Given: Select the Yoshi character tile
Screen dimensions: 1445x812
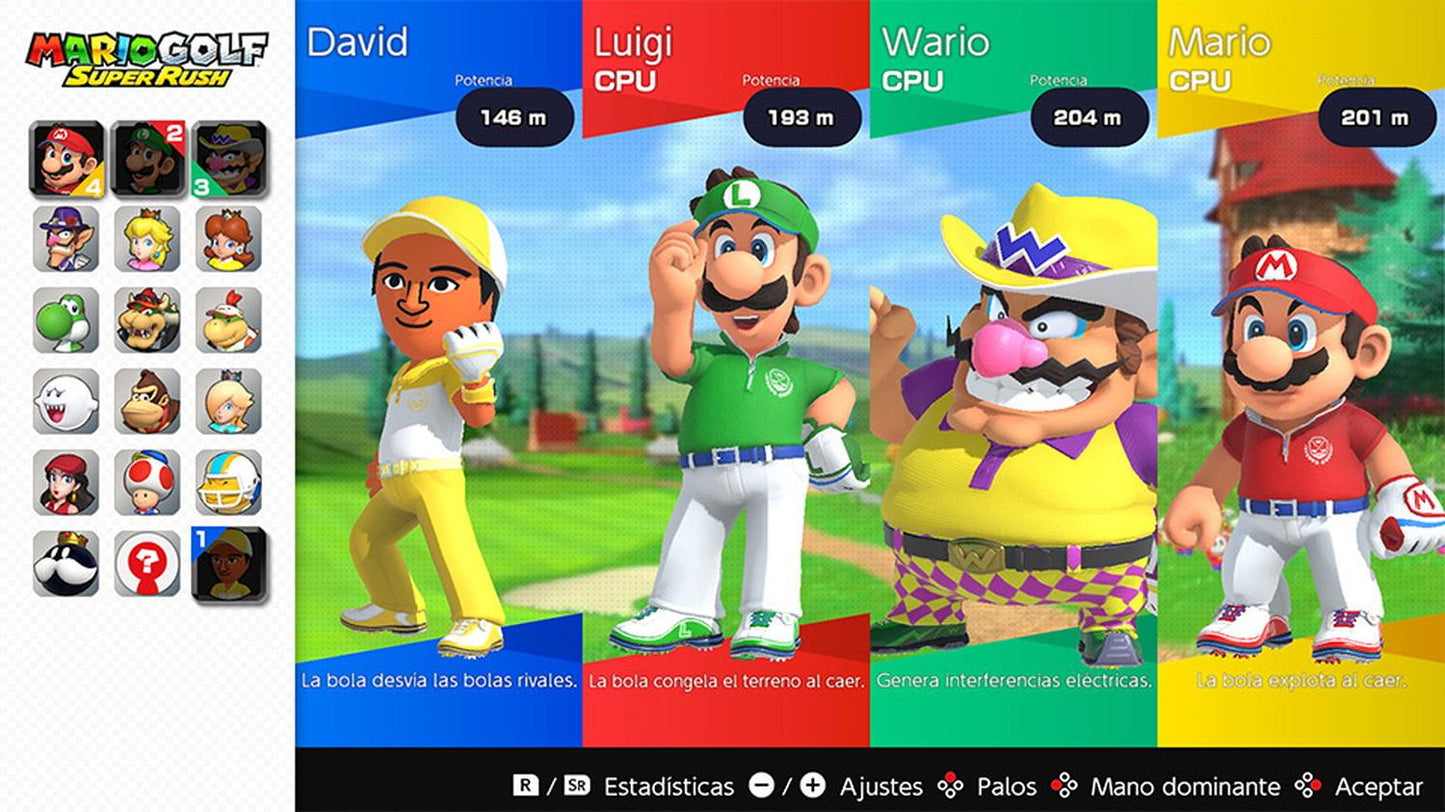Looking at the screenshot, I should [66, 320].
